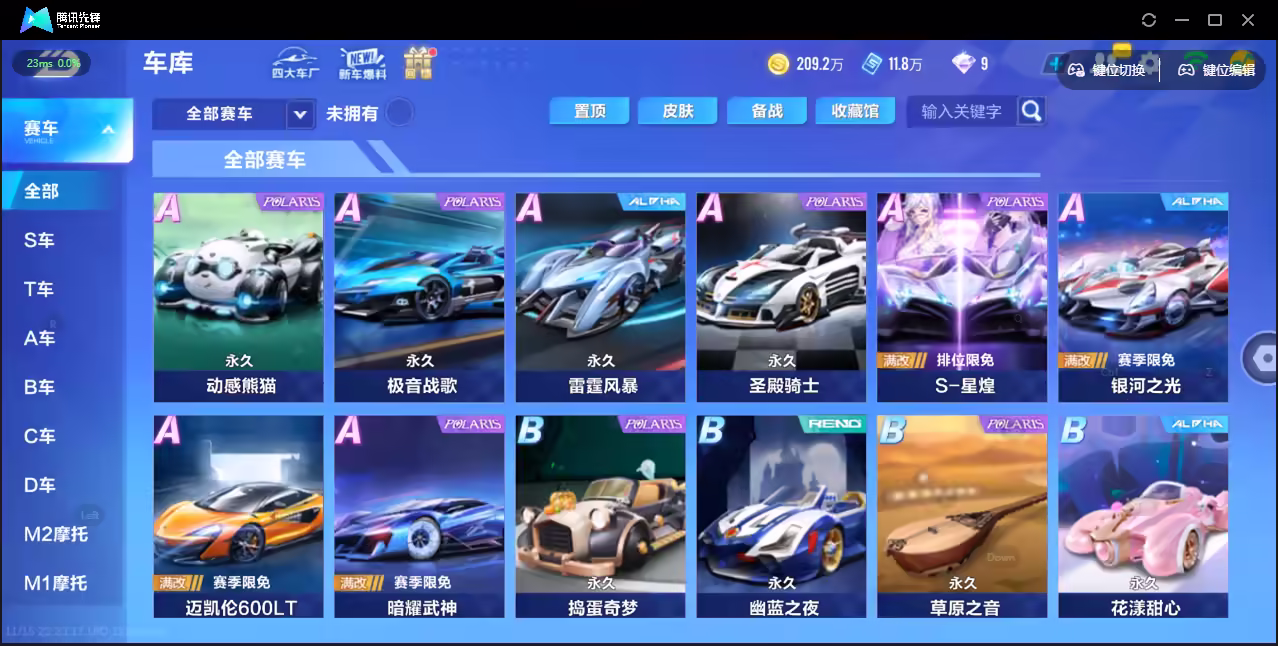Show the B车 category

pyautogui.click(x=40, y=387)
